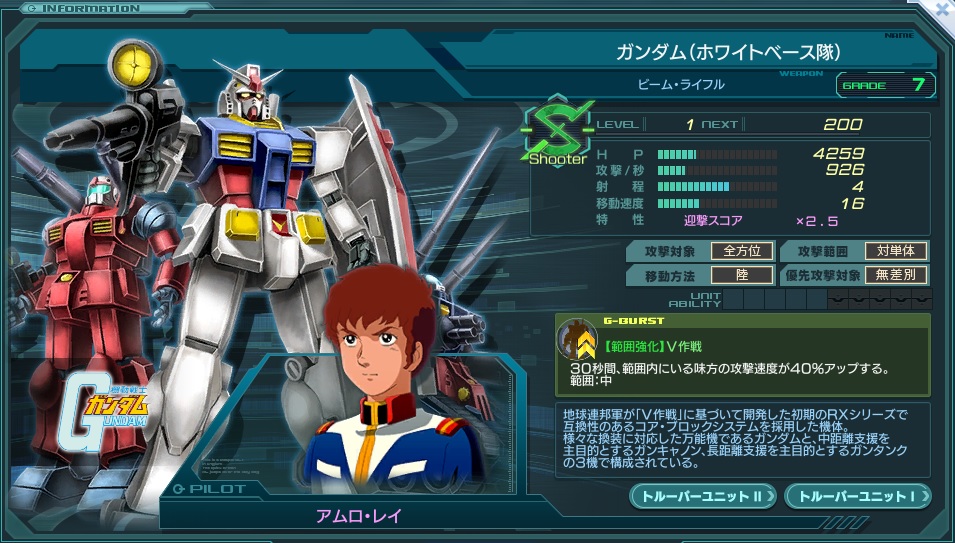Open the トルーパーユニット I details
Image resolution: width=955 pixels, height=543 pixels.
pyautogui.click(x=858, y=495)
